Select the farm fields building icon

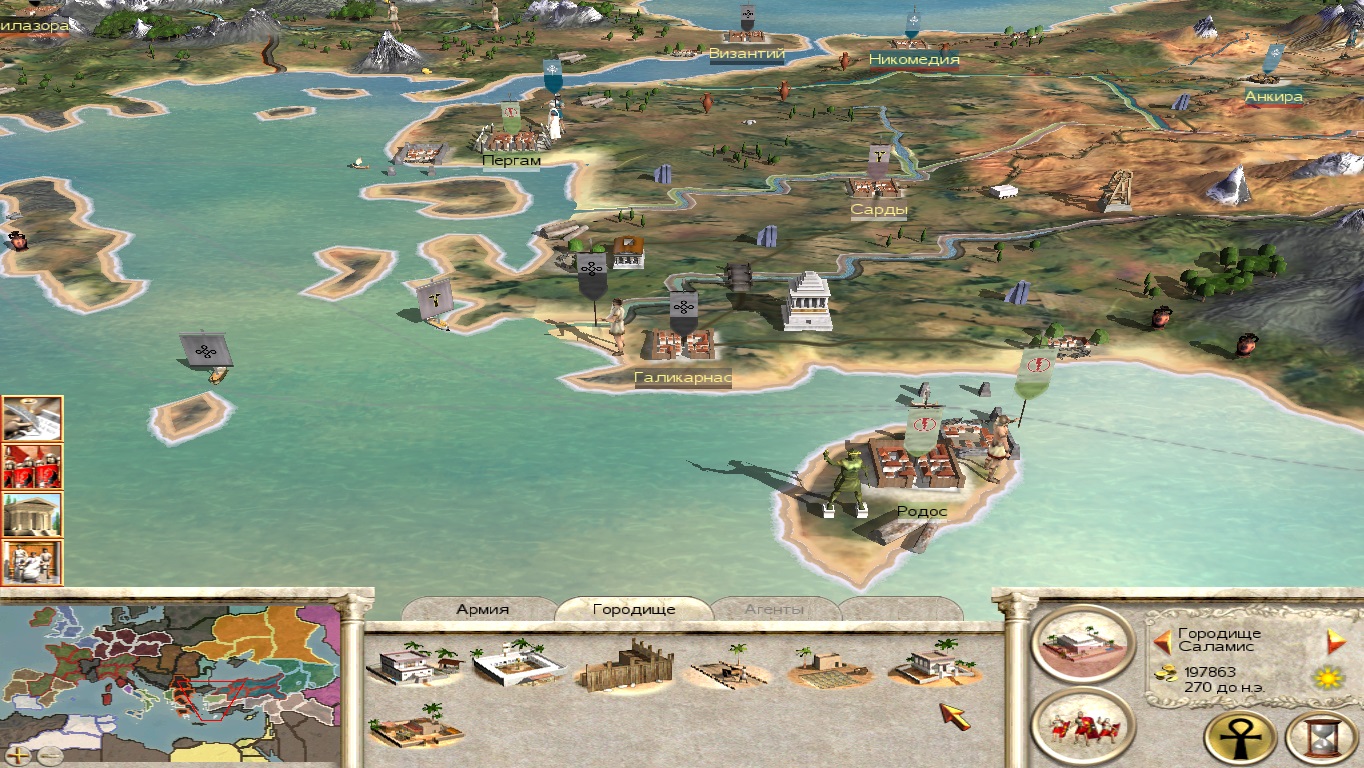click(830, 668)
